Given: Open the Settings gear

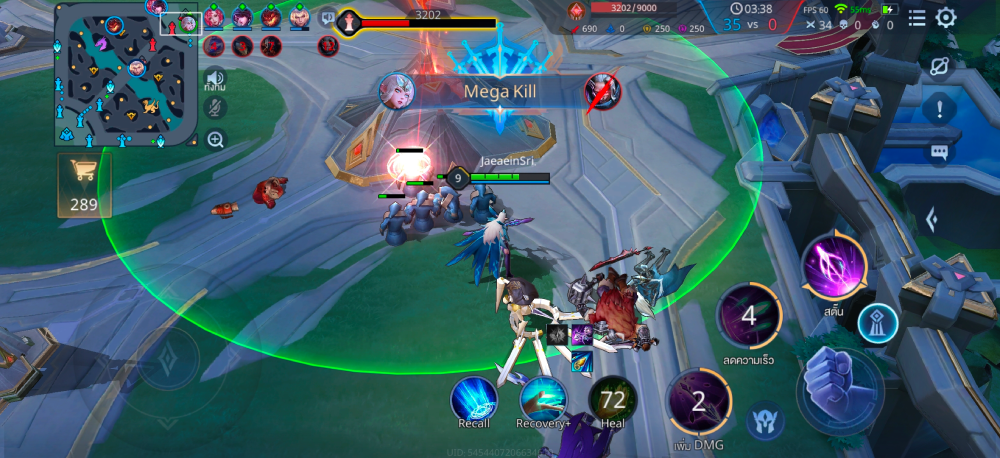Looking at the screenshot, I should click(945, 17).
